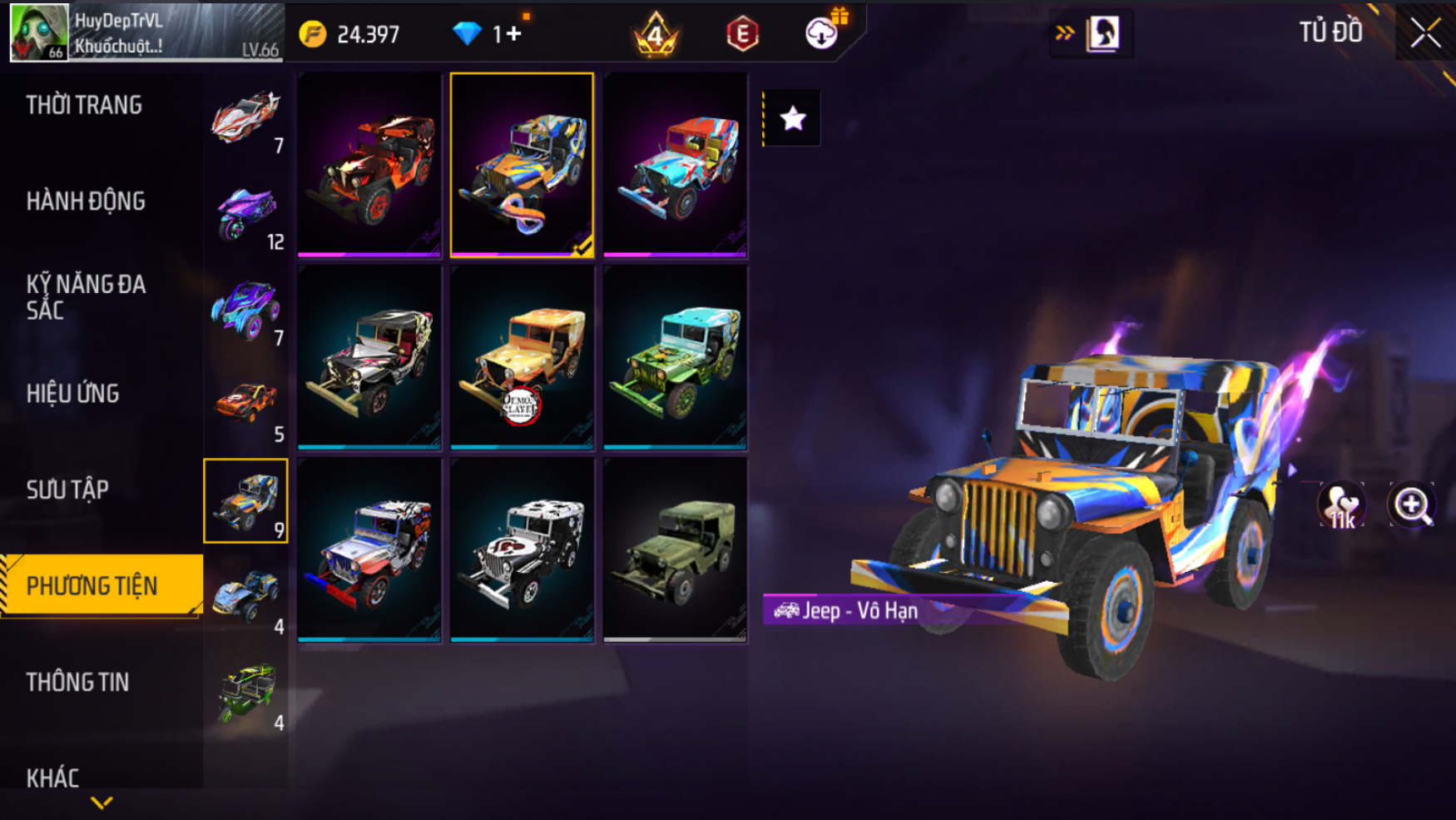Choose the black and white skull jeep skin
Screen dimensions: 1456x820
[x=522, y=550]
